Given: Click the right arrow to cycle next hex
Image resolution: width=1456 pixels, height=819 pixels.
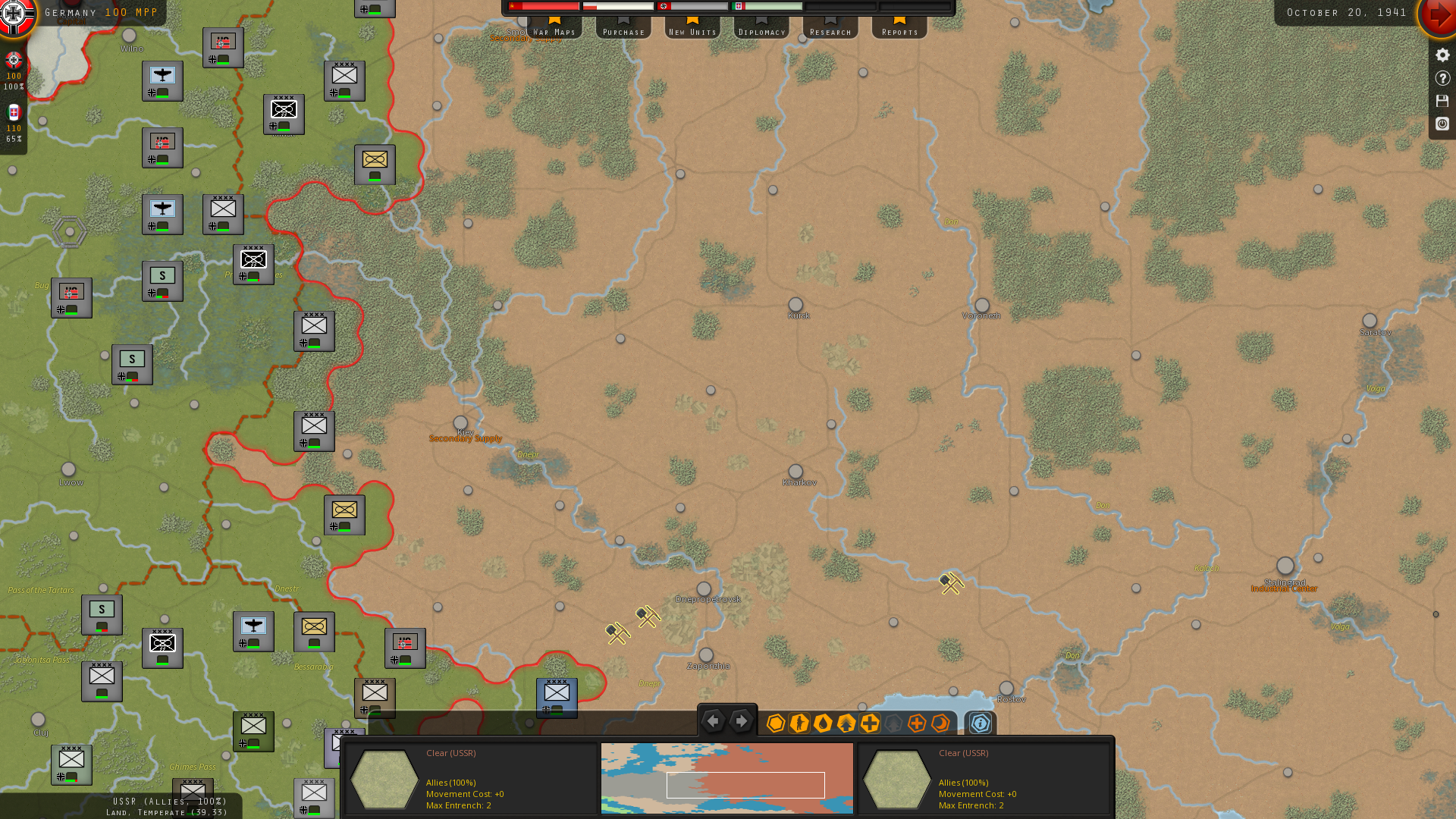Looking at the screenshot, I should click(x=741, y=721).
